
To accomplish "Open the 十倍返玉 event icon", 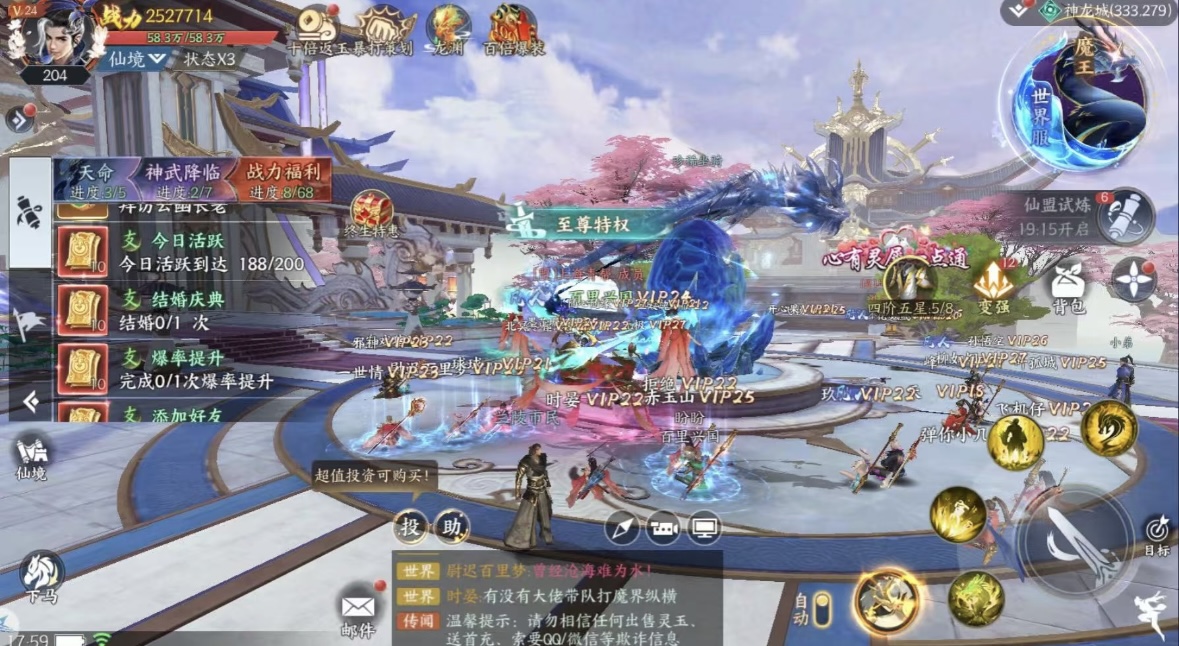I will tap(316, 28).
